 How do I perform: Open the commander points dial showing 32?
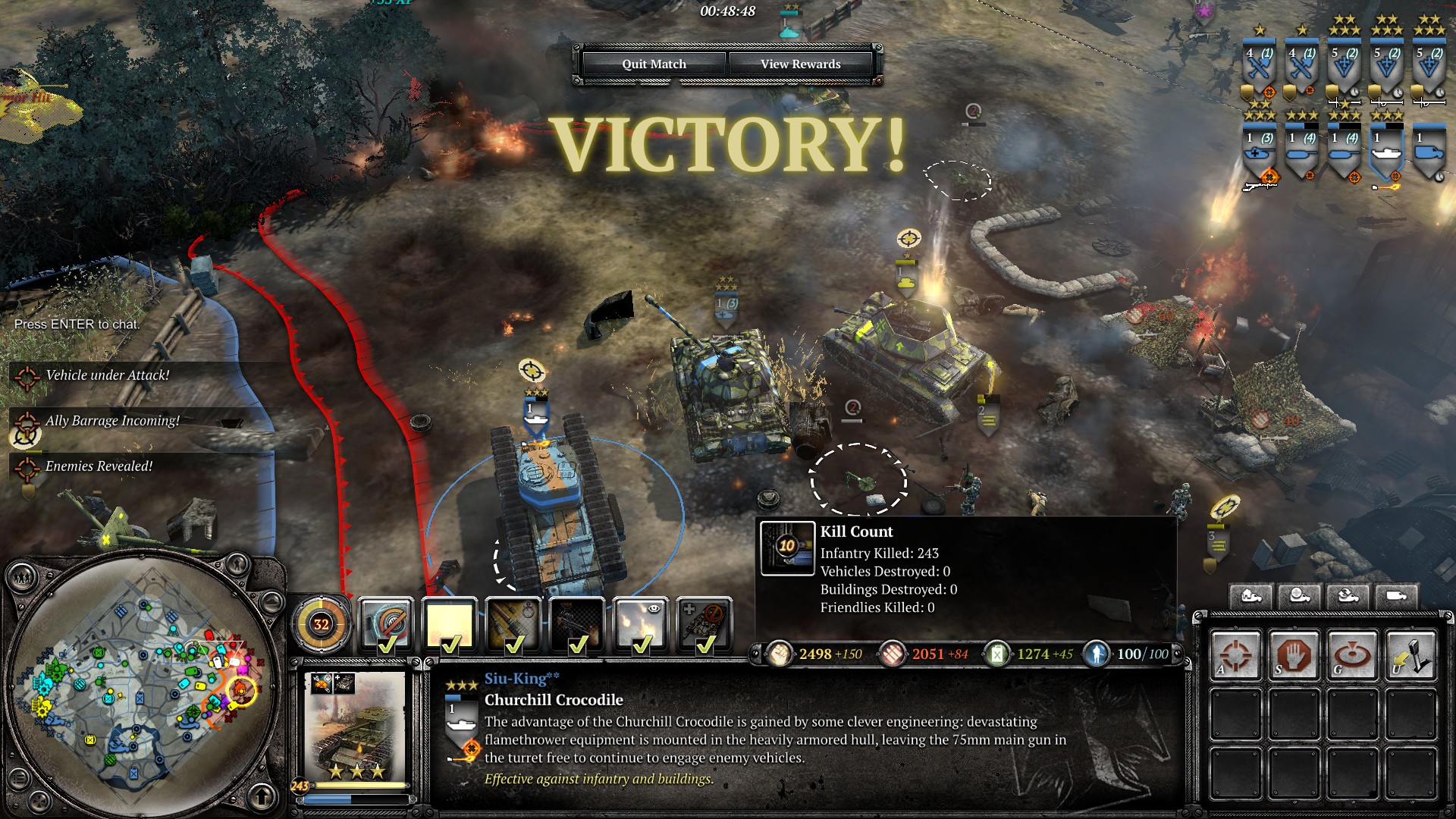[x=322, y=625]
